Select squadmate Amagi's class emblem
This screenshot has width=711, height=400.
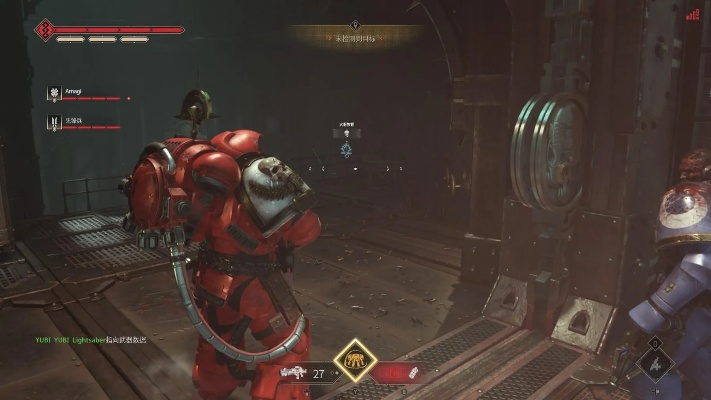tap(53, 94)
